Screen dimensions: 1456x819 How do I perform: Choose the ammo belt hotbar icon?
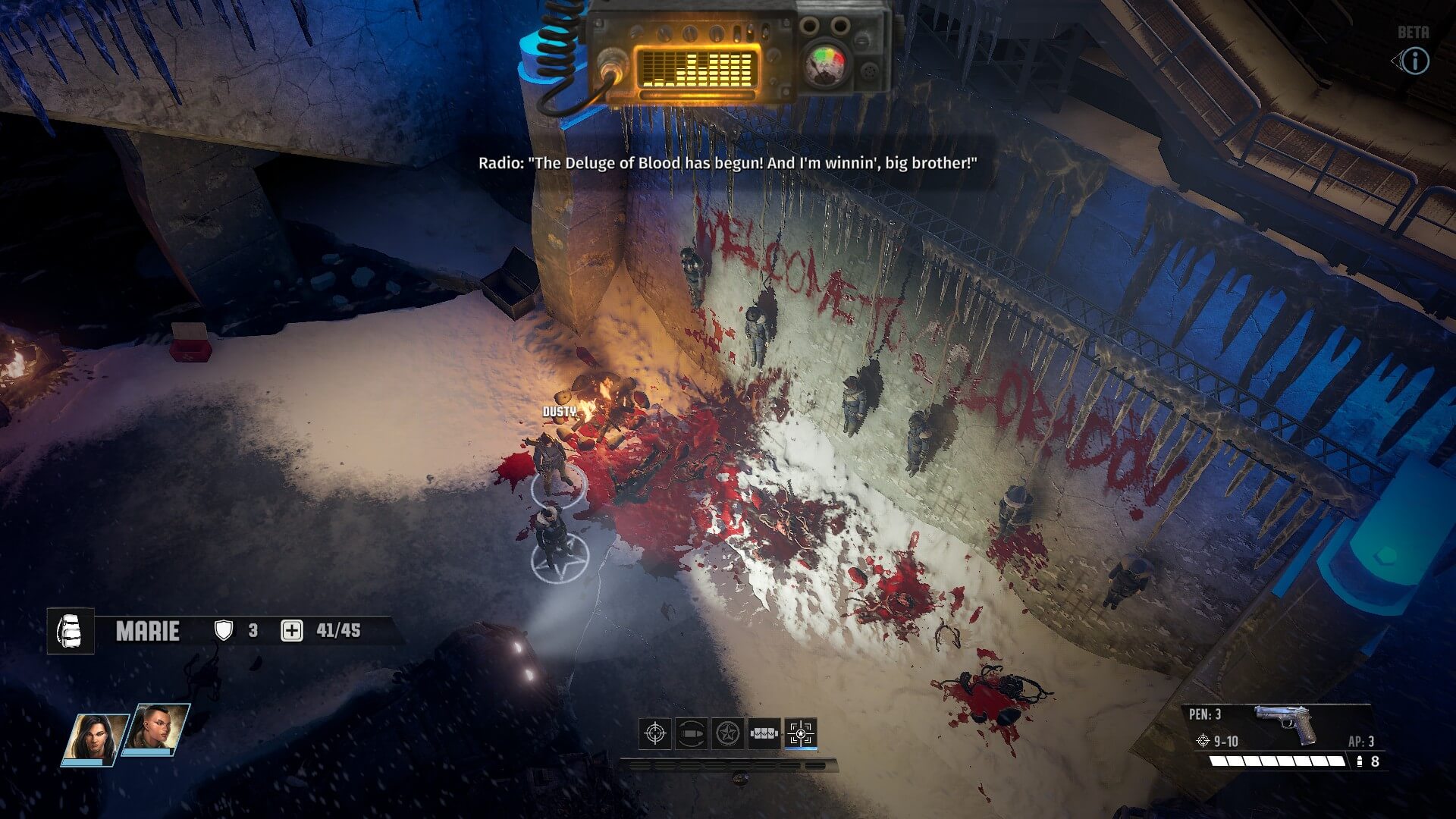click(x=764, y=733)
